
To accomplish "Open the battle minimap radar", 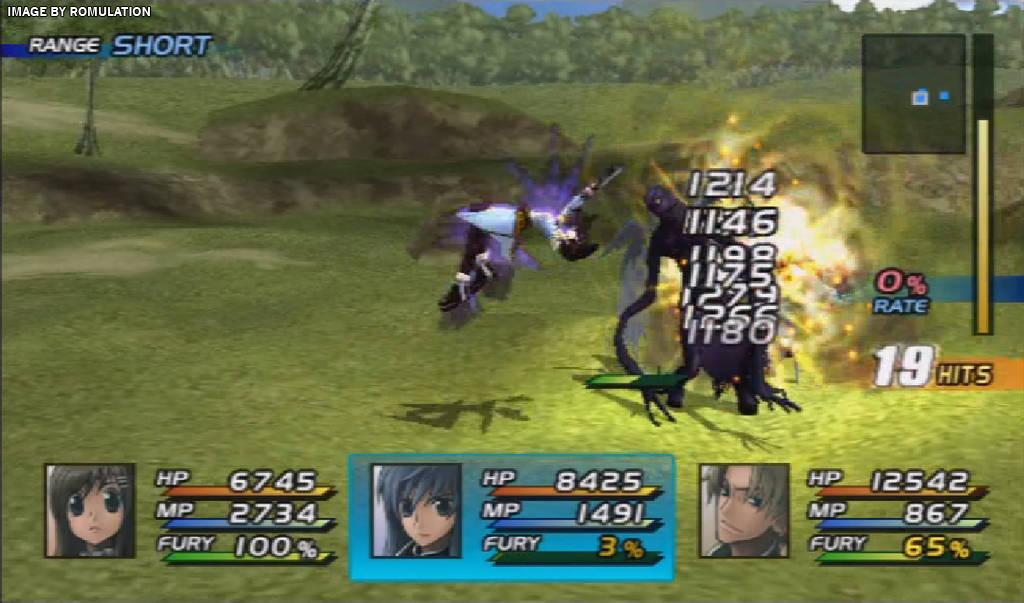I will [913, 94].
